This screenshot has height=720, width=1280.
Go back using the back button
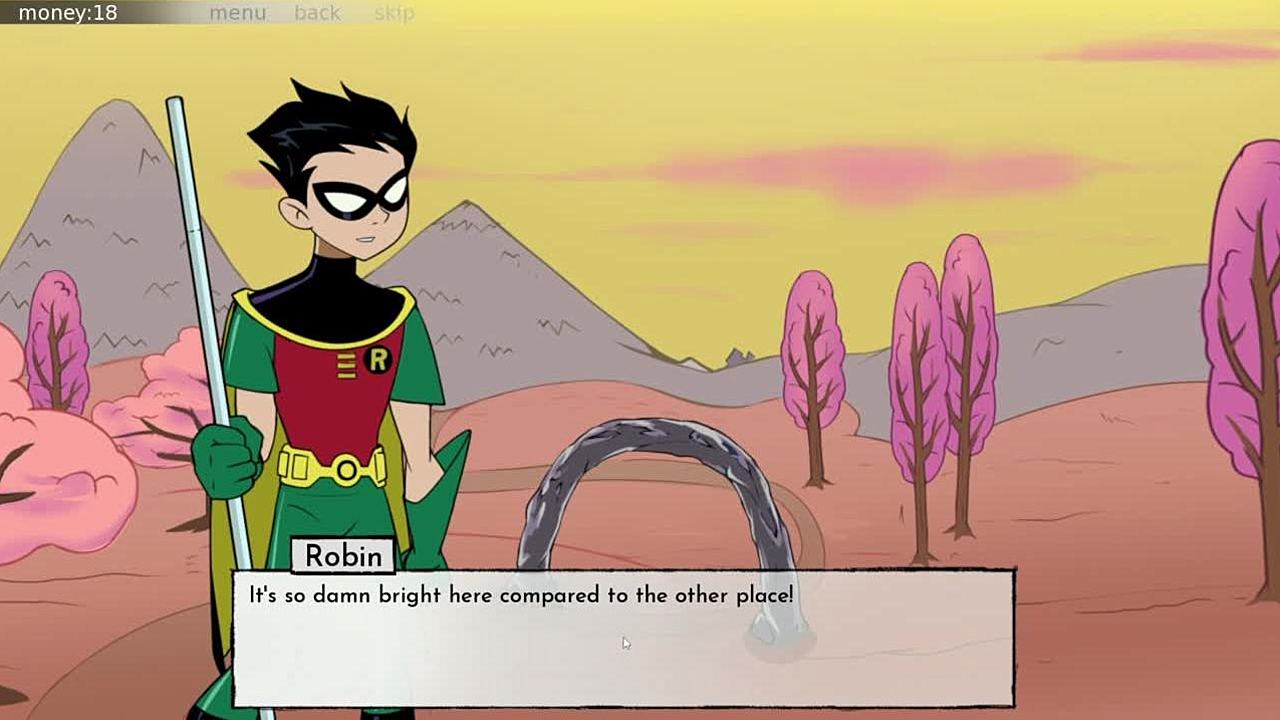click(x=317, y=13)
